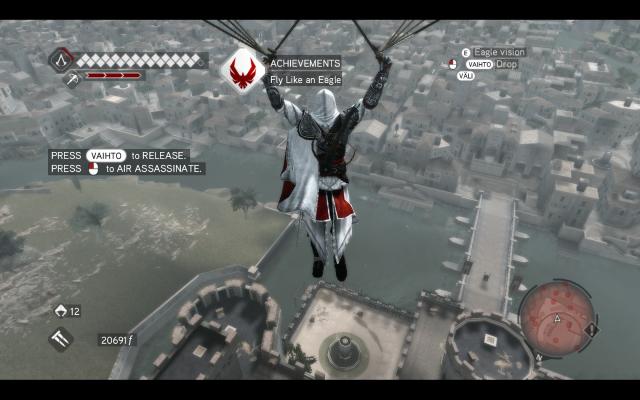640x400 pixels.
Task: Open the Fly Like an Eagle achievement popup
Action: coord(305,72)
